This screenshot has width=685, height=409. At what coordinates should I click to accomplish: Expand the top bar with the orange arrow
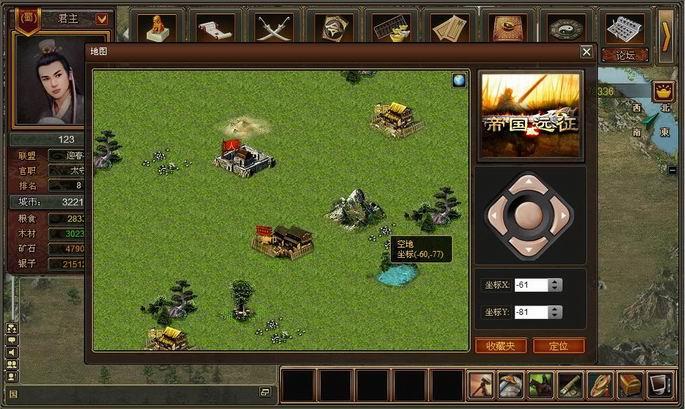coord(666,33)
